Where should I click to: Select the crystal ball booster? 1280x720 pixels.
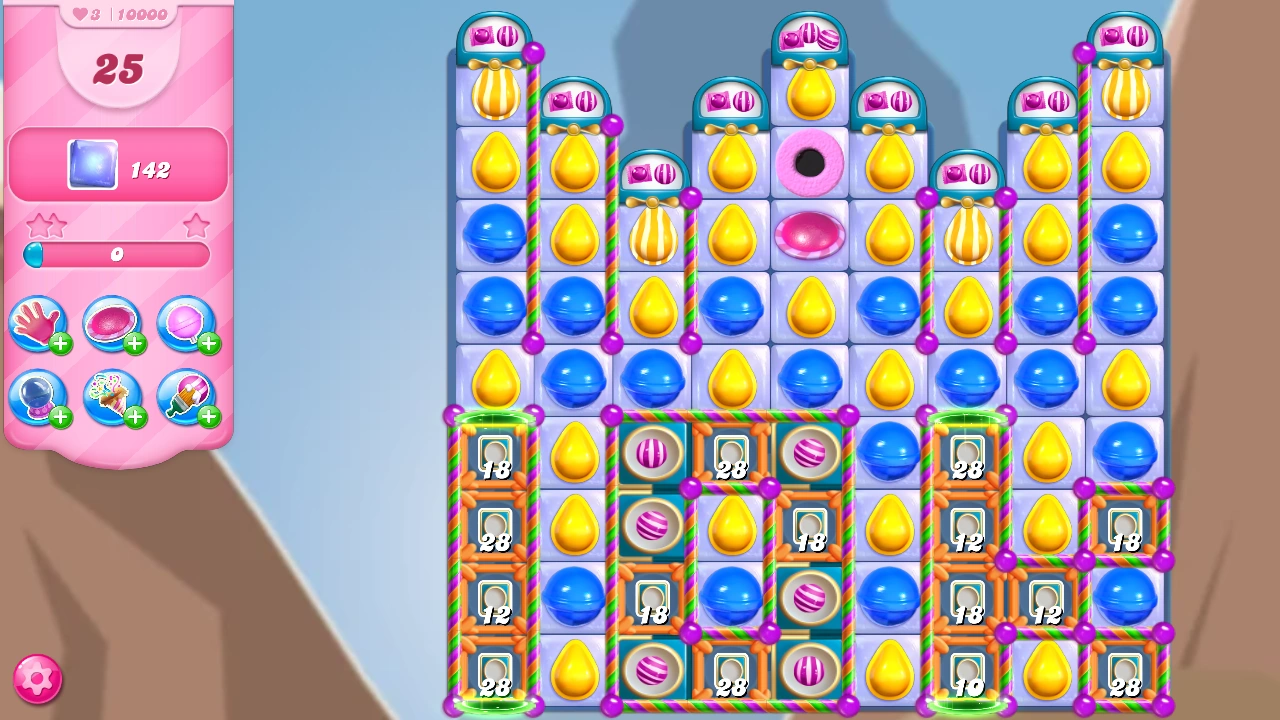39,398
